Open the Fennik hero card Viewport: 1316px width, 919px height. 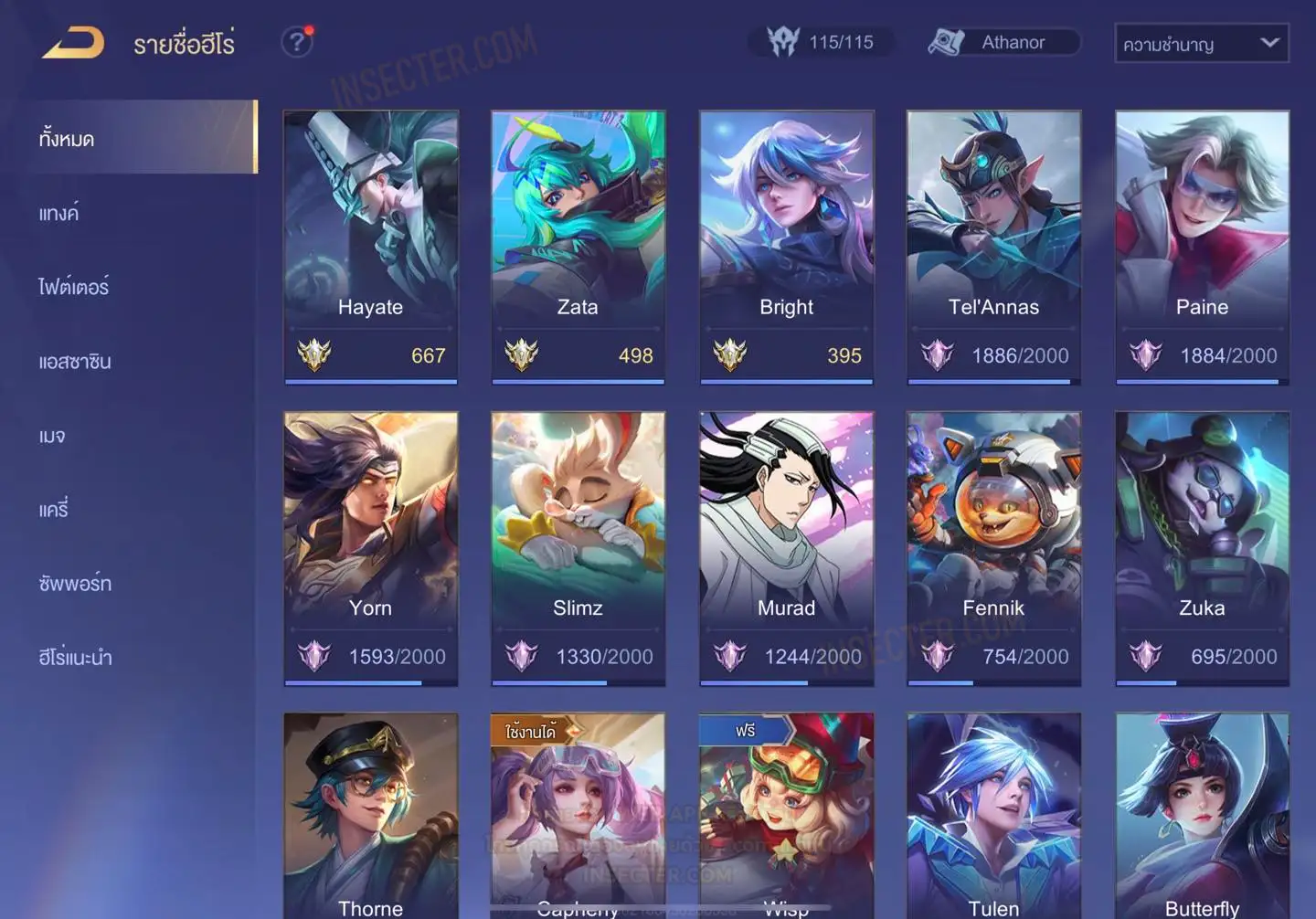[x=993, y=548]
